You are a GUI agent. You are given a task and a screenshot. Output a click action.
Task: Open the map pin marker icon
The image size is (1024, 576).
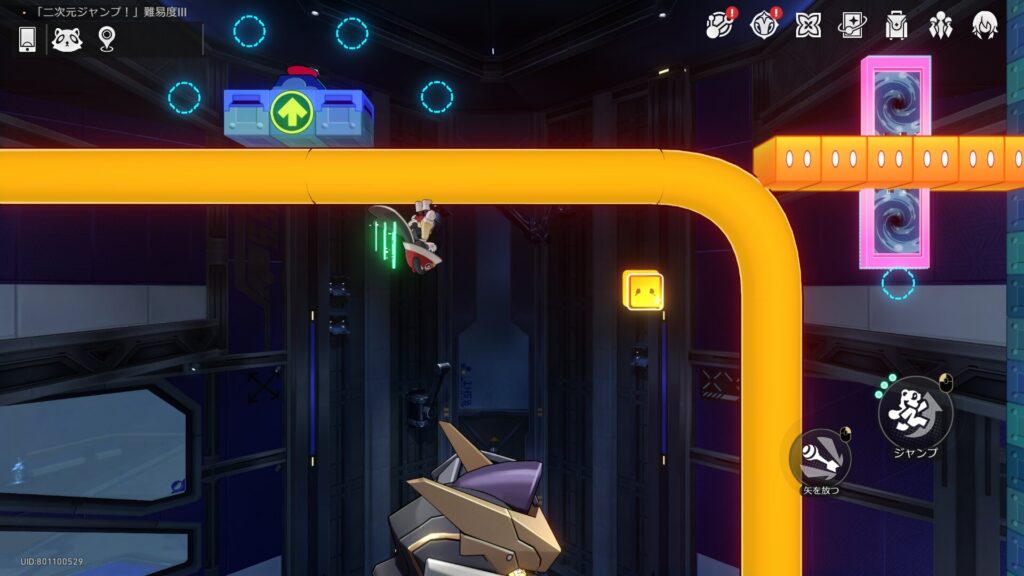pyautogui.click(x=106, y=39)
